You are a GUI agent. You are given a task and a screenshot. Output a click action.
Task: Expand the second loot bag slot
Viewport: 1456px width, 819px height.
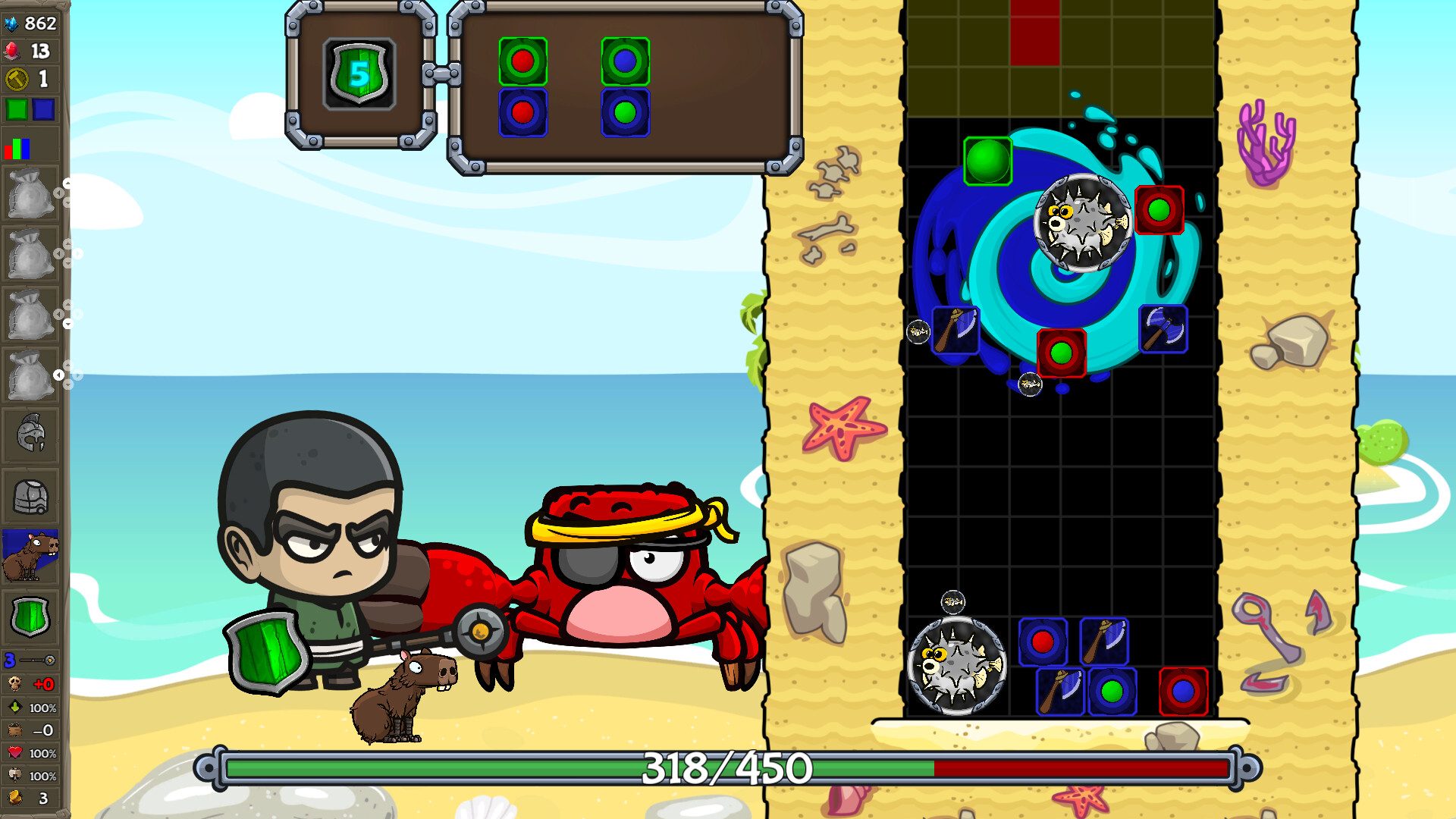click(32, 254)
